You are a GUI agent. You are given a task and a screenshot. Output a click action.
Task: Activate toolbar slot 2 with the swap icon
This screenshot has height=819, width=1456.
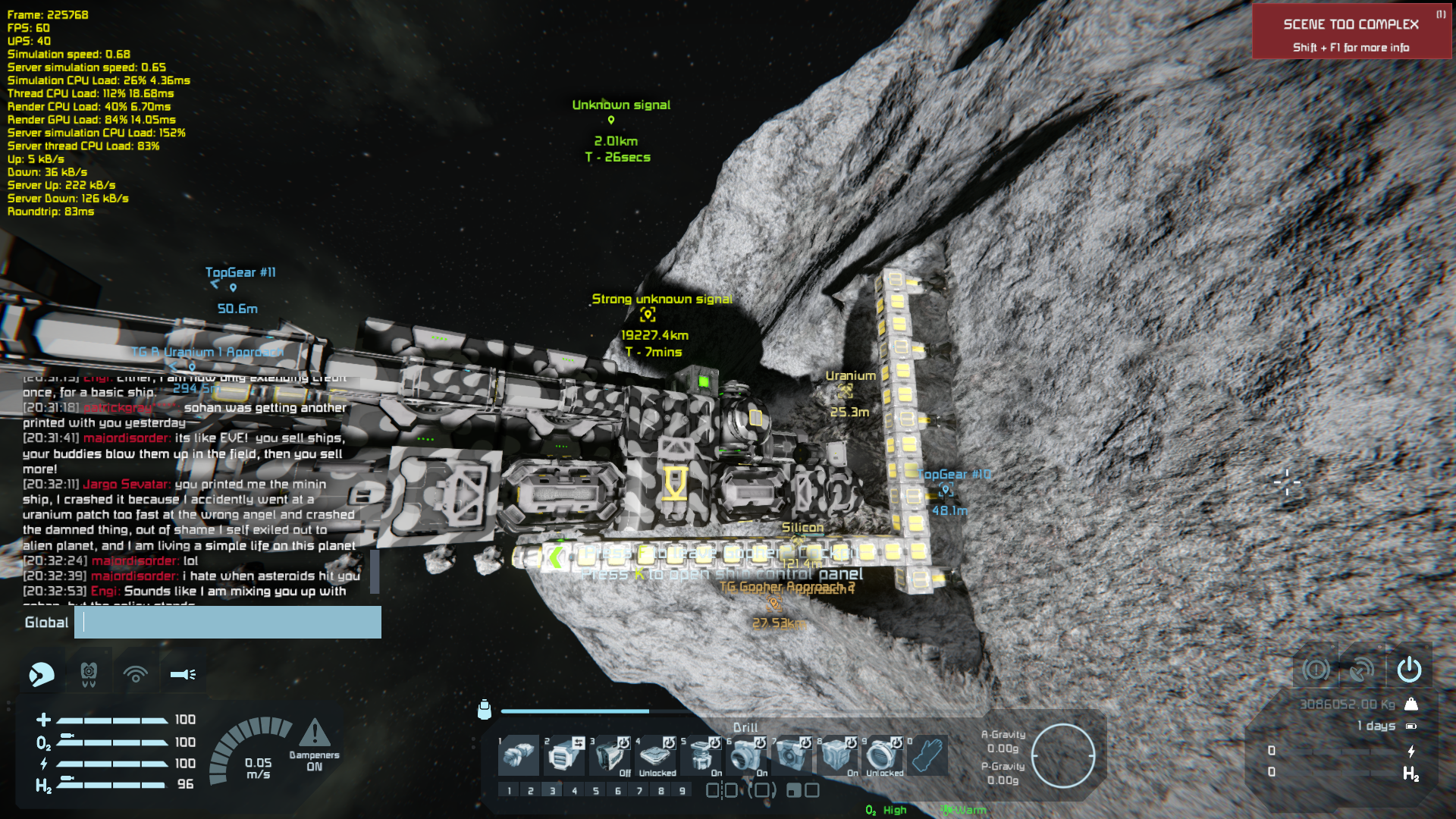coord(563,755)
